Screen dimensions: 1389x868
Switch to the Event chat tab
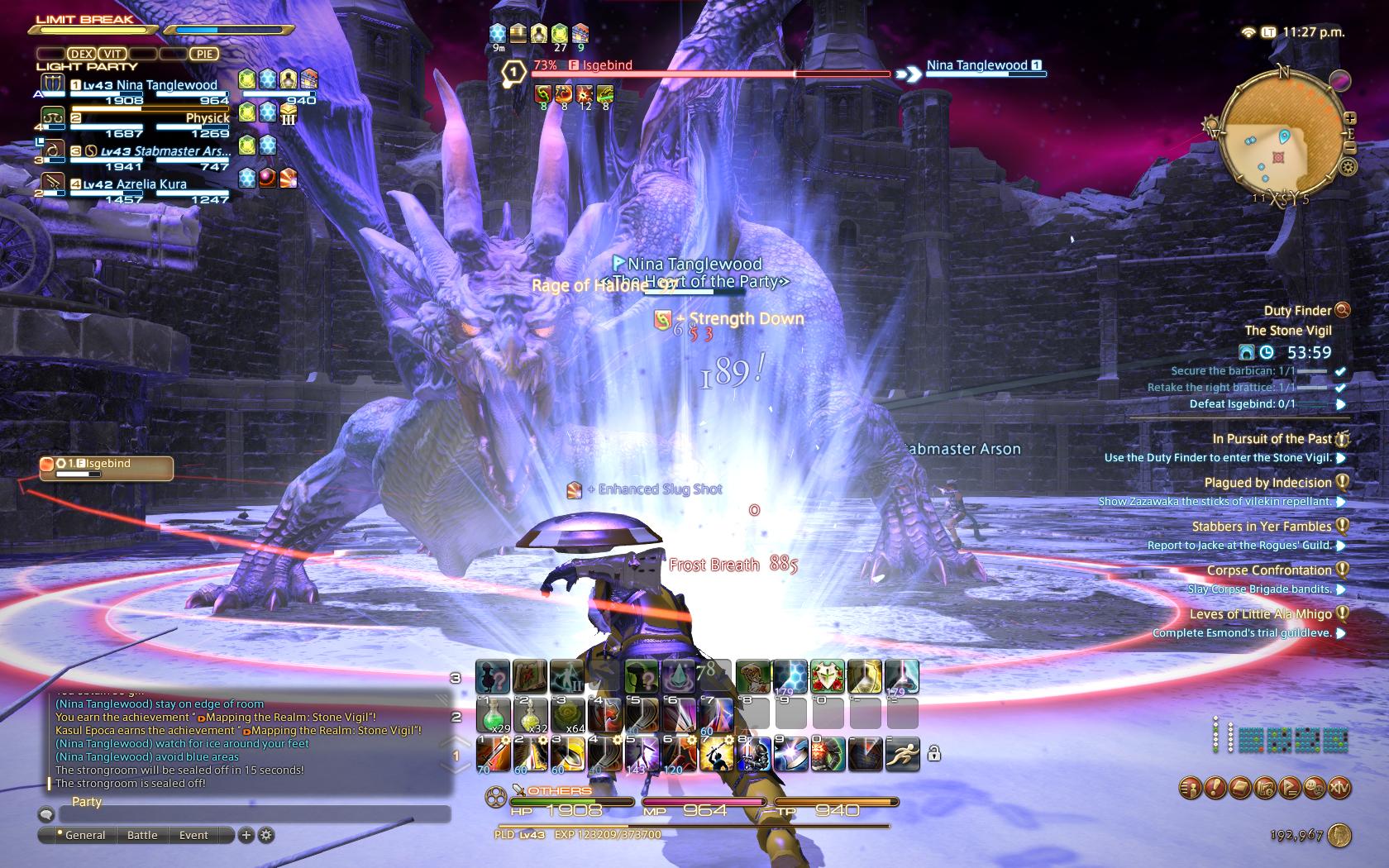193,835
